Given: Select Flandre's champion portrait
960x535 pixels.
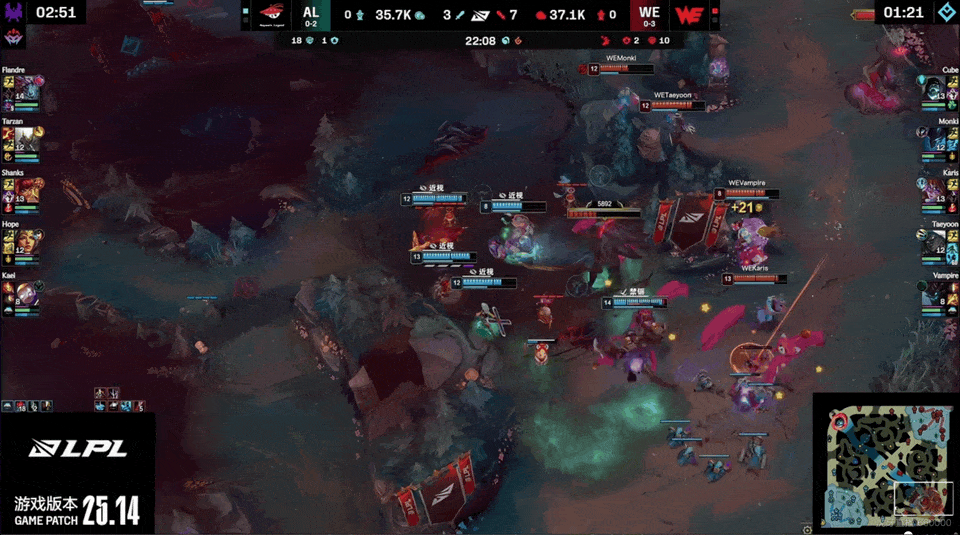Looking at the screenshot, I should point(29,88).
